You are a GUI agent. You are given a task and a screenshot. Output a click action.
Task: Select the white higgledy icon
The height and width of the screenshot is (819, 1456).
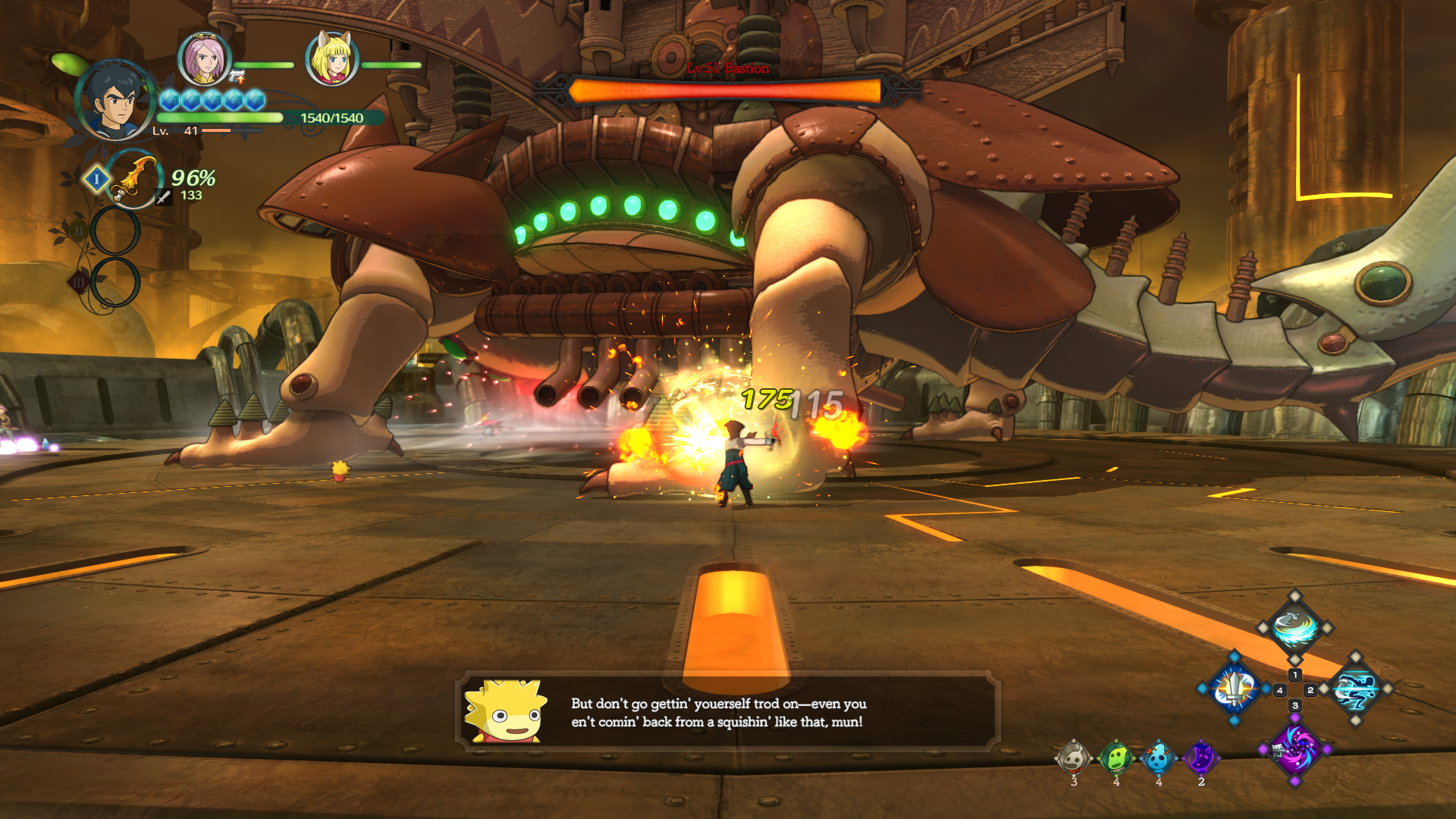point(1073,758)
